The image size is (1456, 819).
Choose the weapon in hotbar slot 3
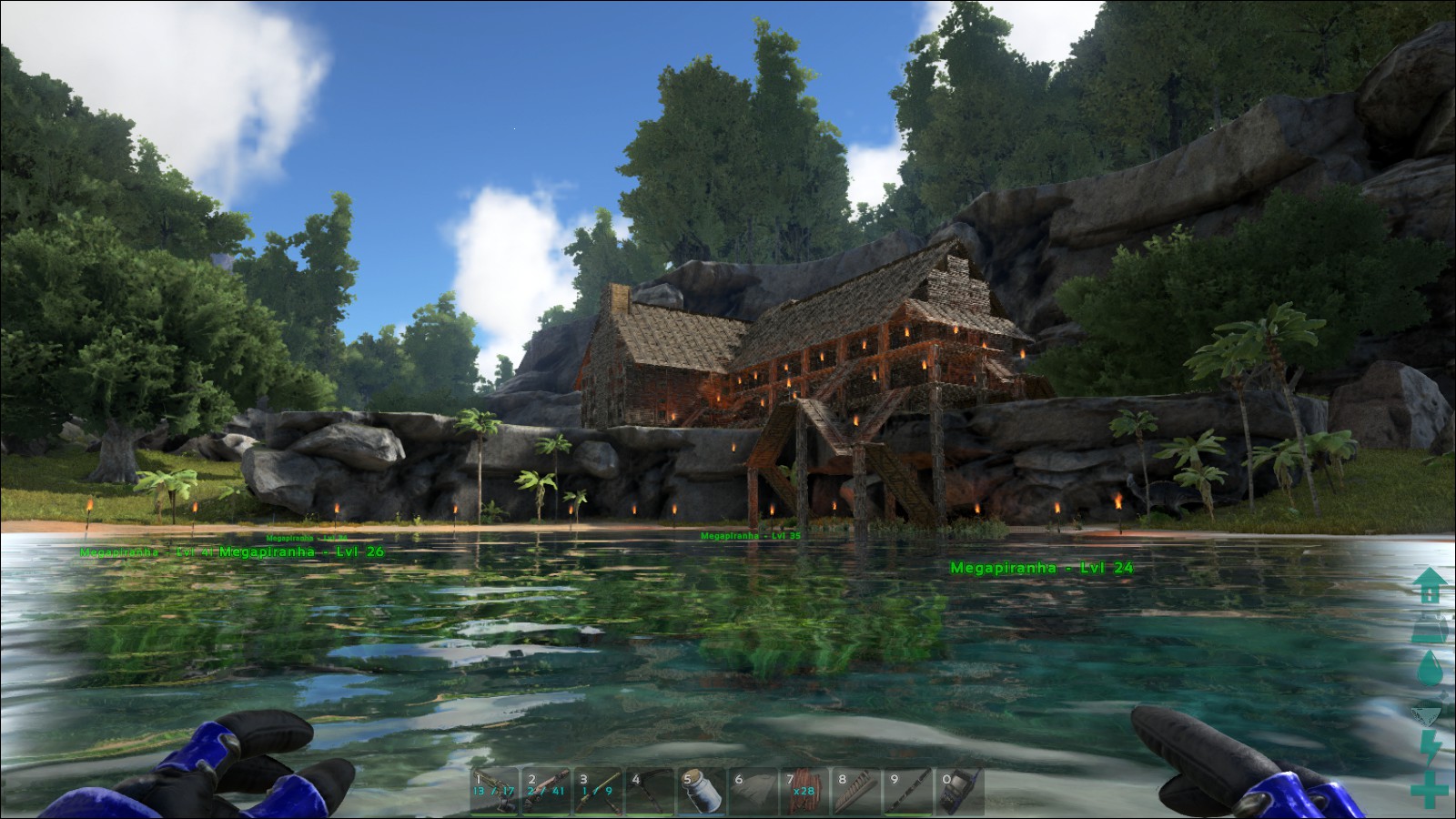[598, 792]
